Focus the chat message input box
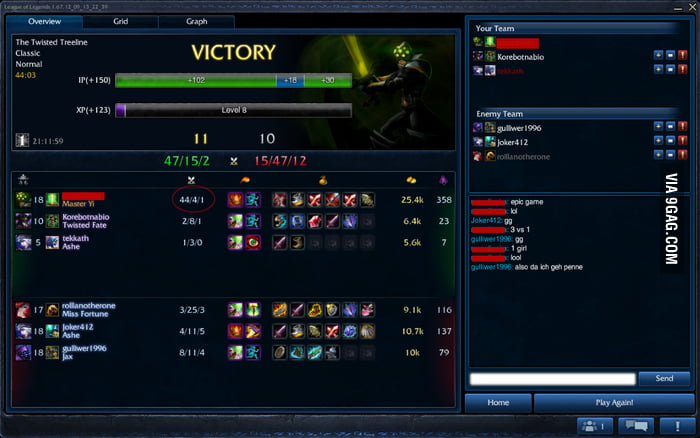Screen dimensions: 700x438 point(553,379)
